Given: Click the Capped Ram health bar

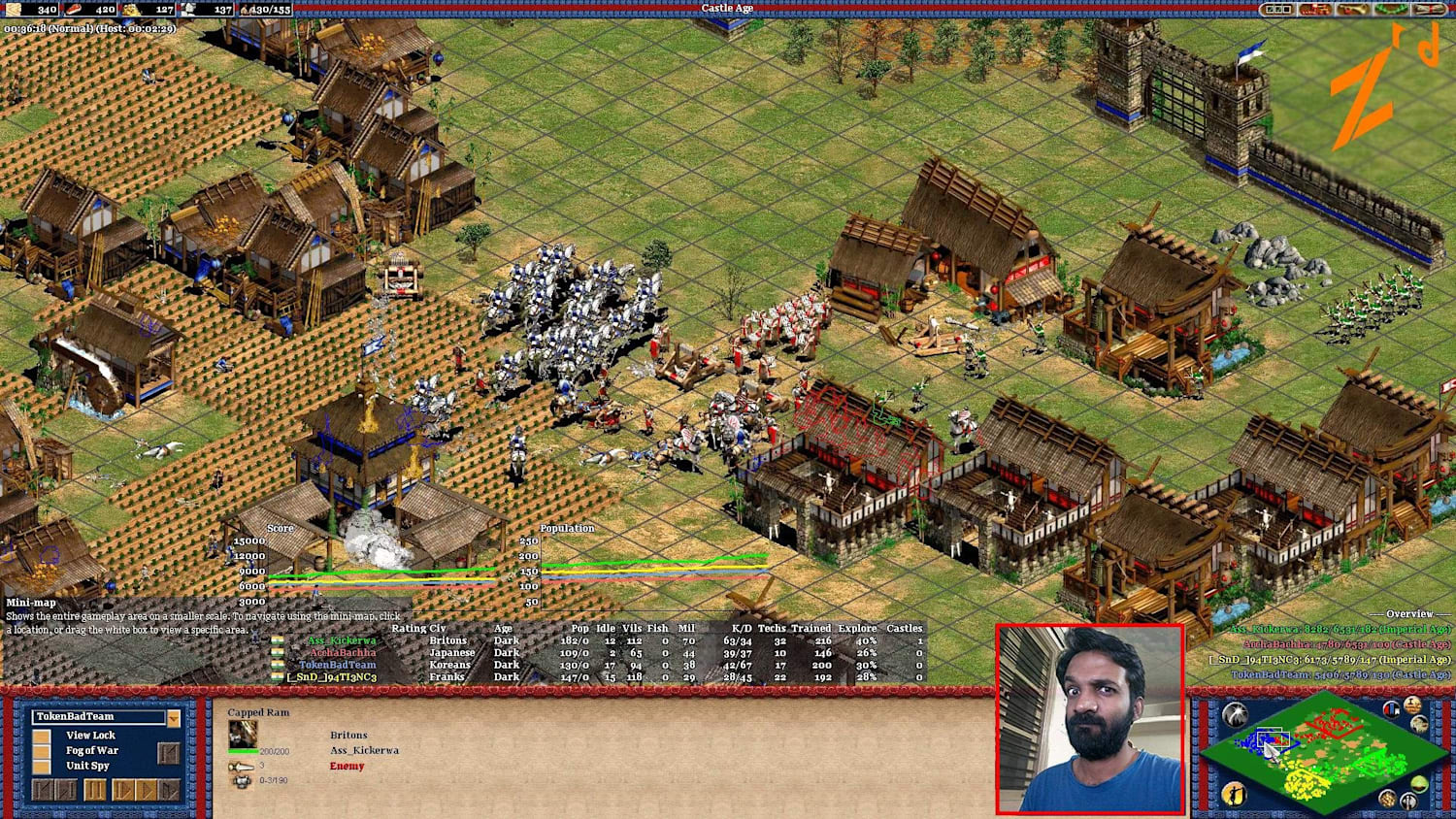Looking at the screenshot, I should coord(243,751).
